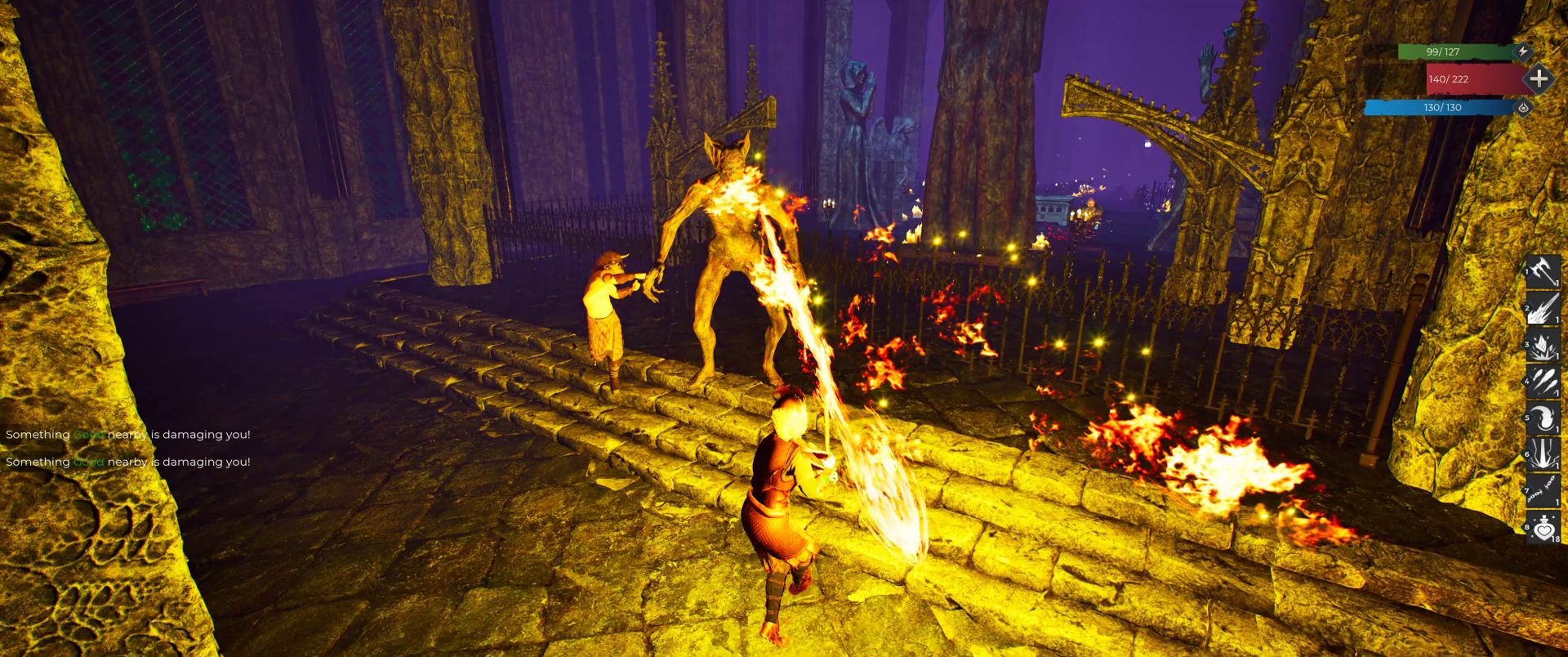Activate the swirling wave ability in slot 5
Image resolution: width=1568 pixels, height=657 pixels.
pyautogui.click(x=1543, y=418)
